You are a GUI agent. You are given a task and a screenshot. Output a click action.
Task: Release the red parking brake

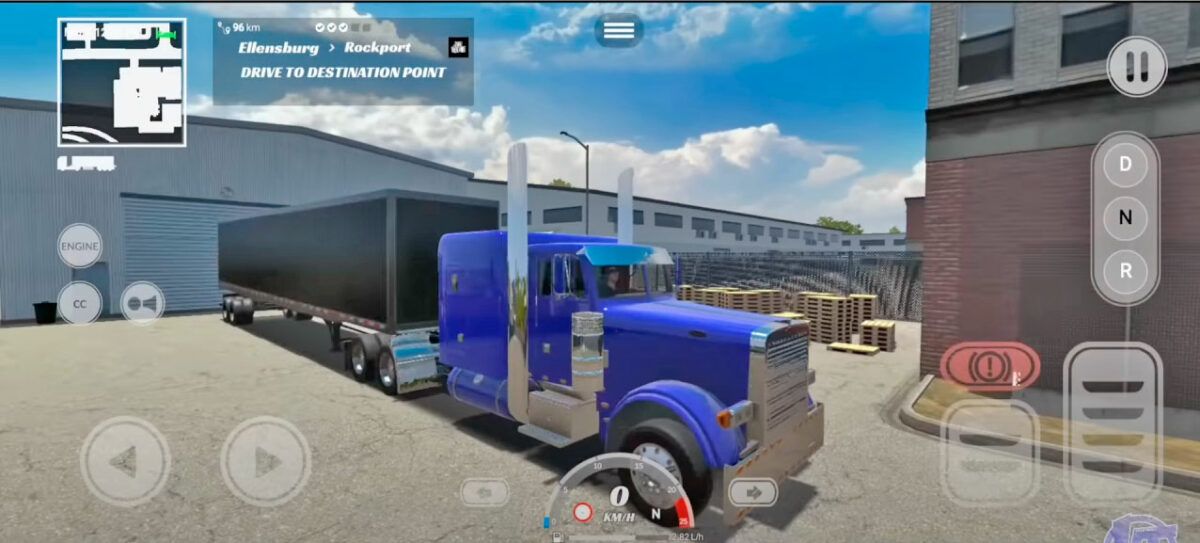(989, 366)
